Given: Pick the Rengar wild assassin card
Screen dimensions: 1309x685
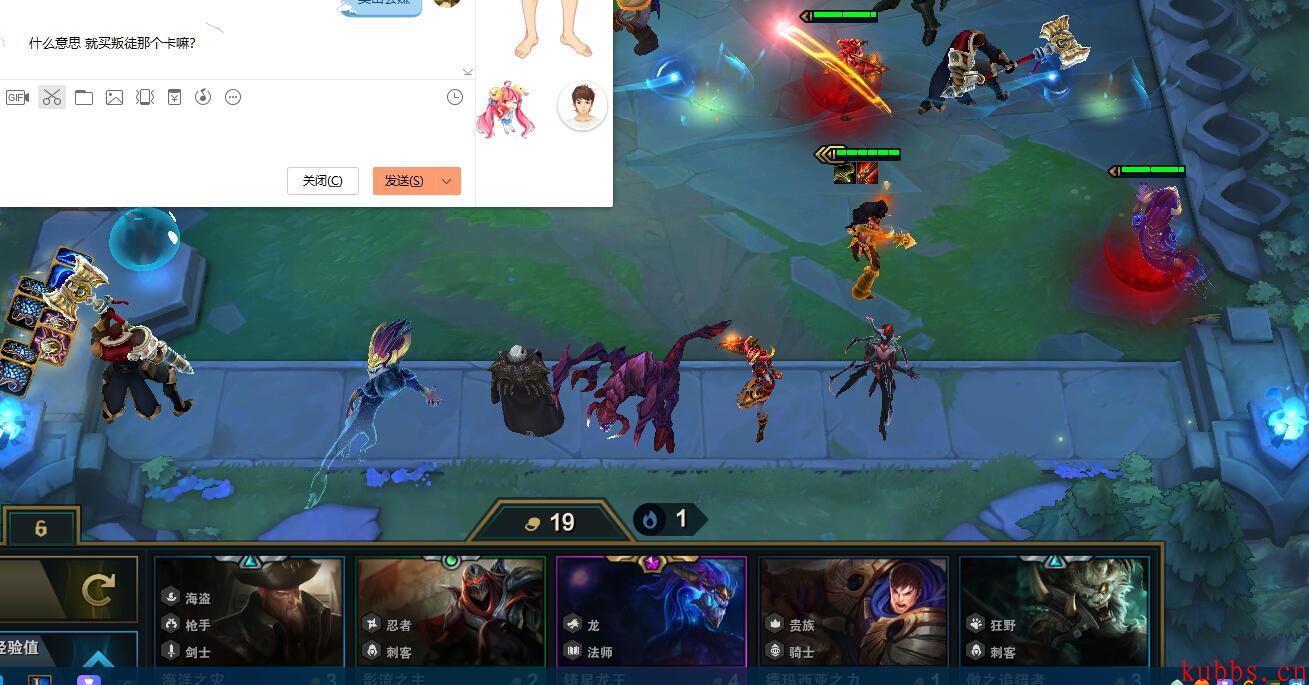Looking at the screenshot, I should [1054, 612].
